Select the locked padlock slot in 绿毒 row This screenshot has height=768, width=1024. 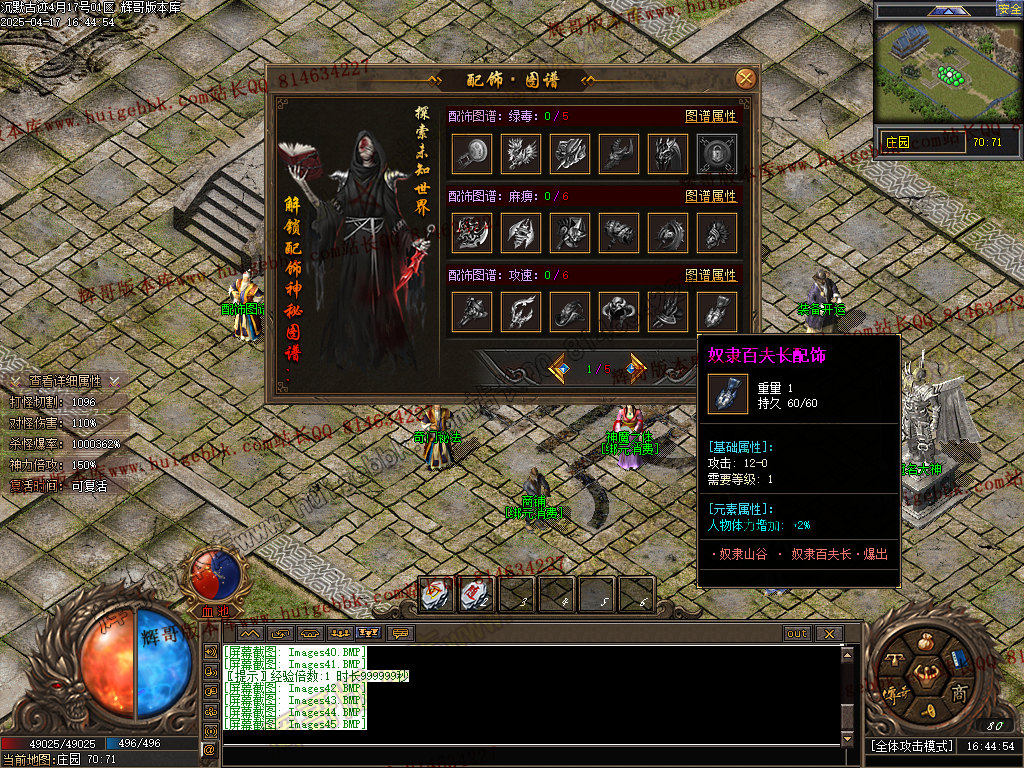pyautogui.click(x=717, y=154)
